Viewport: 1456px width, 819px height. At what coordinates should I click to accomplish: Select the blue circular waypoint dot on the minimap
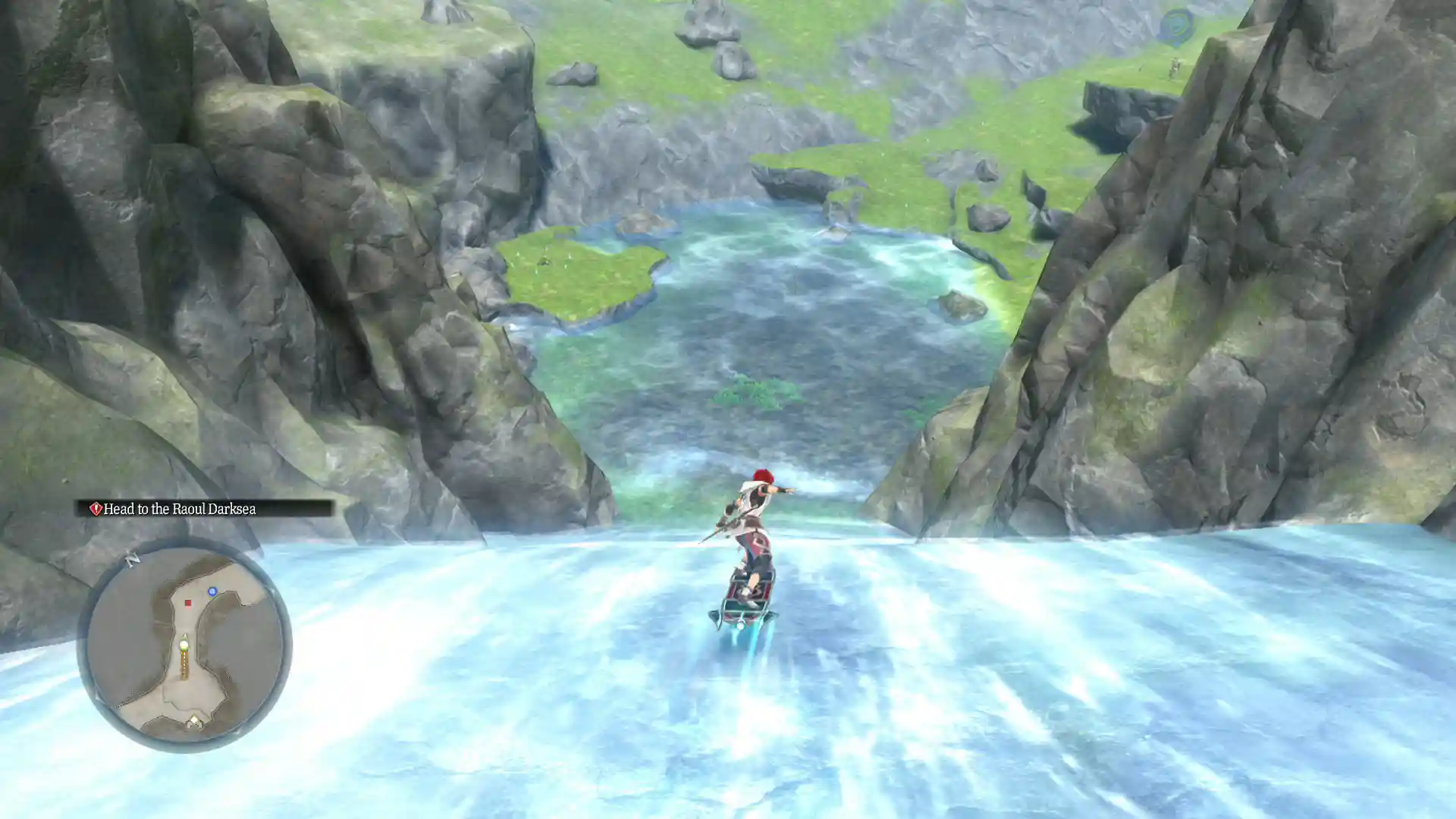coord(212,592)
